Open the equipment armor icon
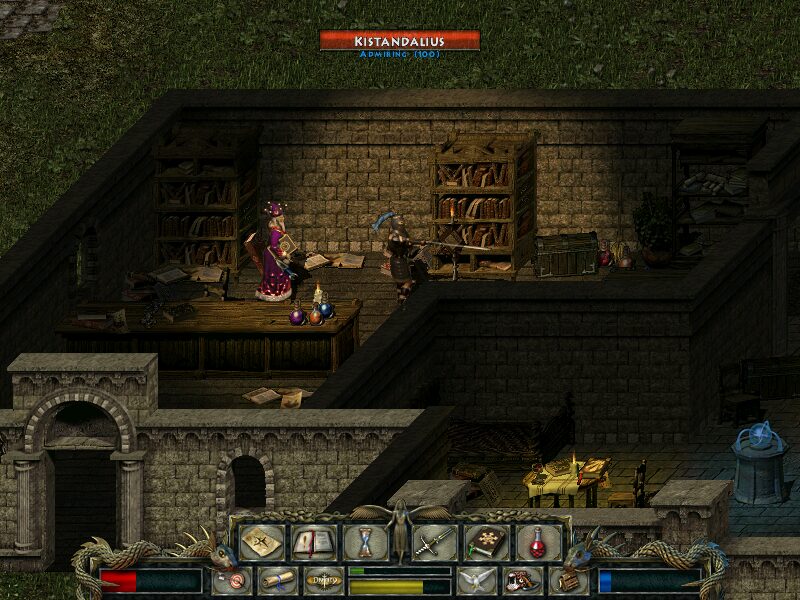The width and height of the screenshot is (800, 600). [x=520, y=579]
